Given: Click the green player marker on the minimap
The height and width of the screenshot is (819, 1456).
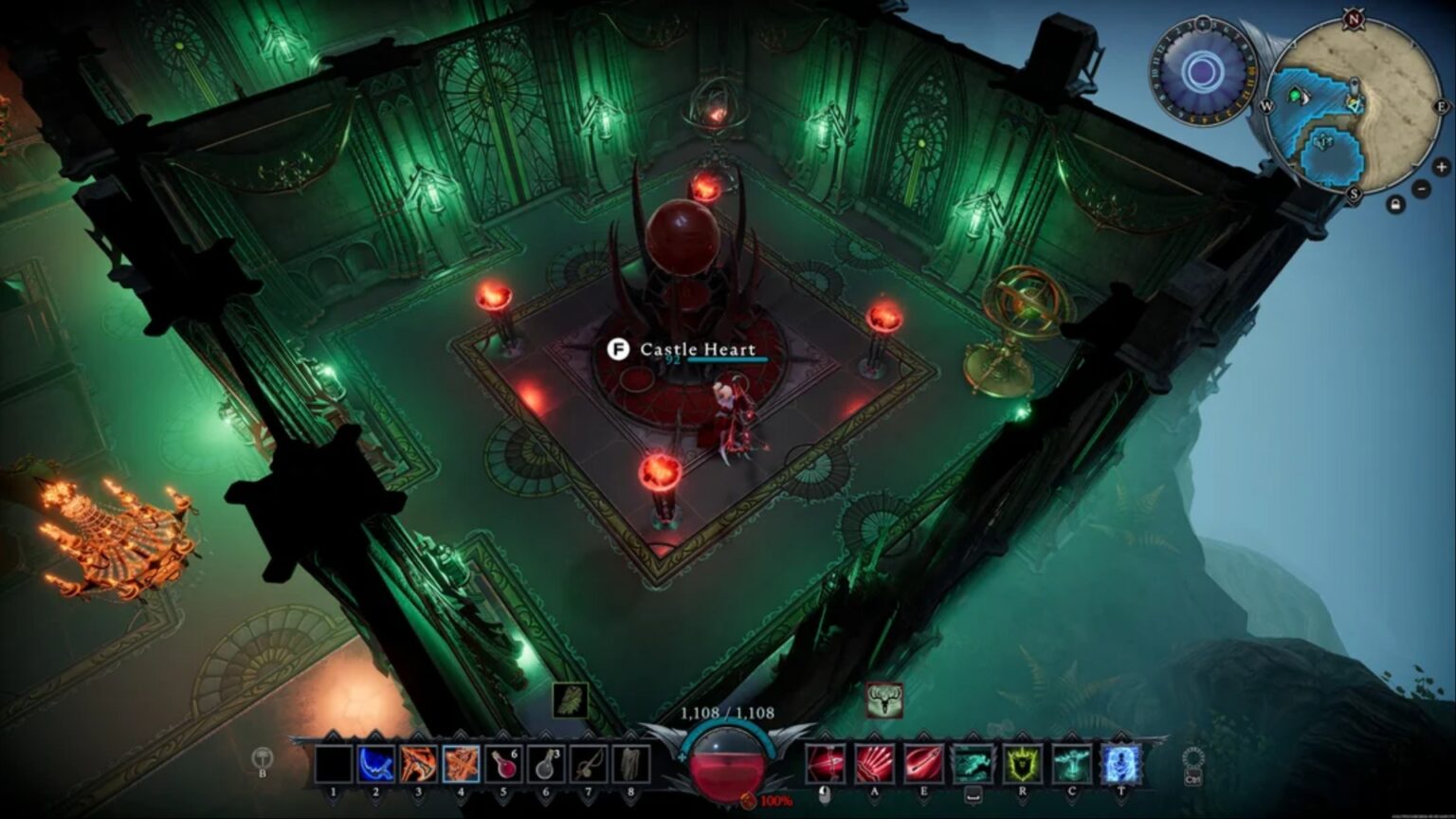Looking at the screenshot, I should (x=1297, y=97).
